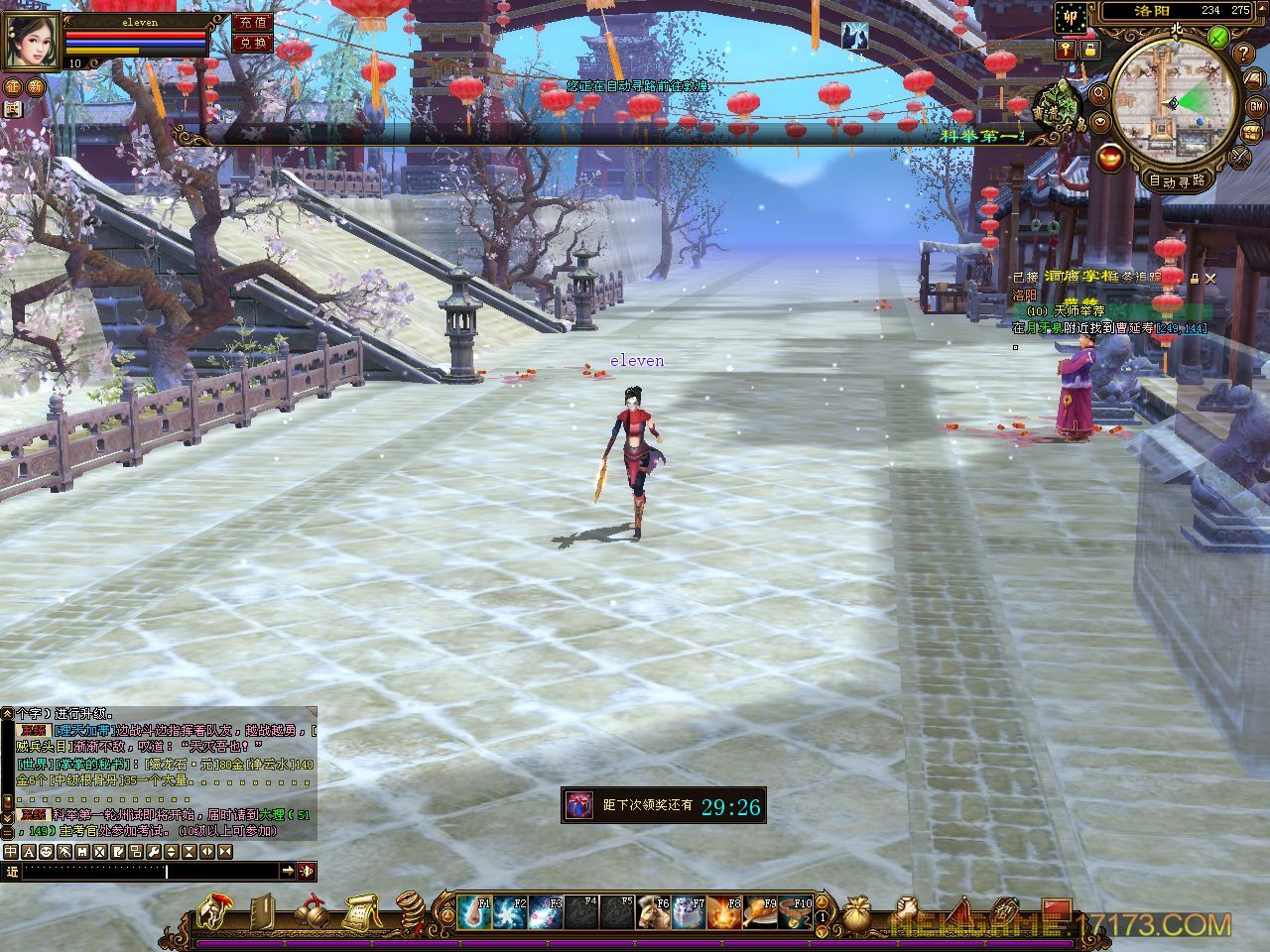The width and height of the screenshot is (1270, 952).
Task: Activate the F1 skill slot
Action: [474, 912]
